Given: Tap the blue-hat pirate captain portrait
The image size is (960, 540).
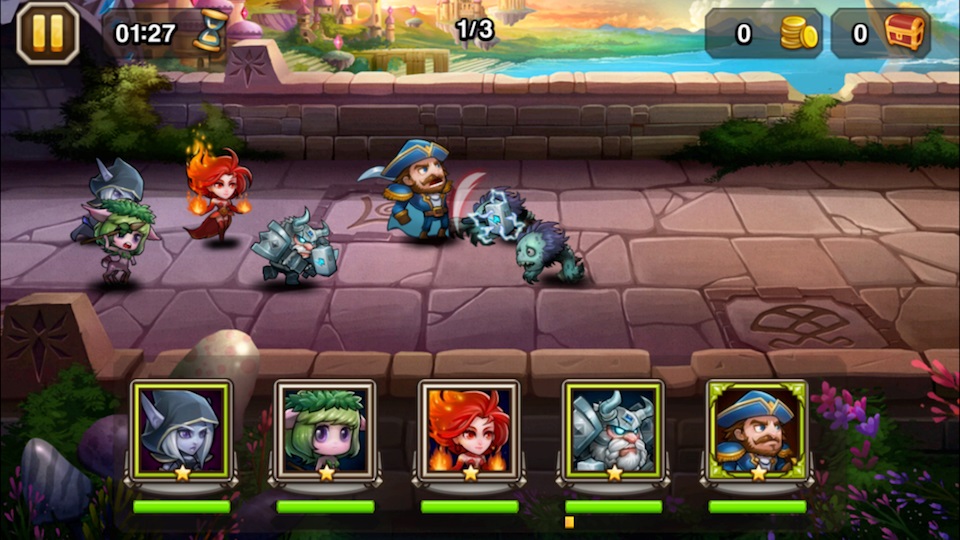Looking at the screenshot, I should [757, 430].
